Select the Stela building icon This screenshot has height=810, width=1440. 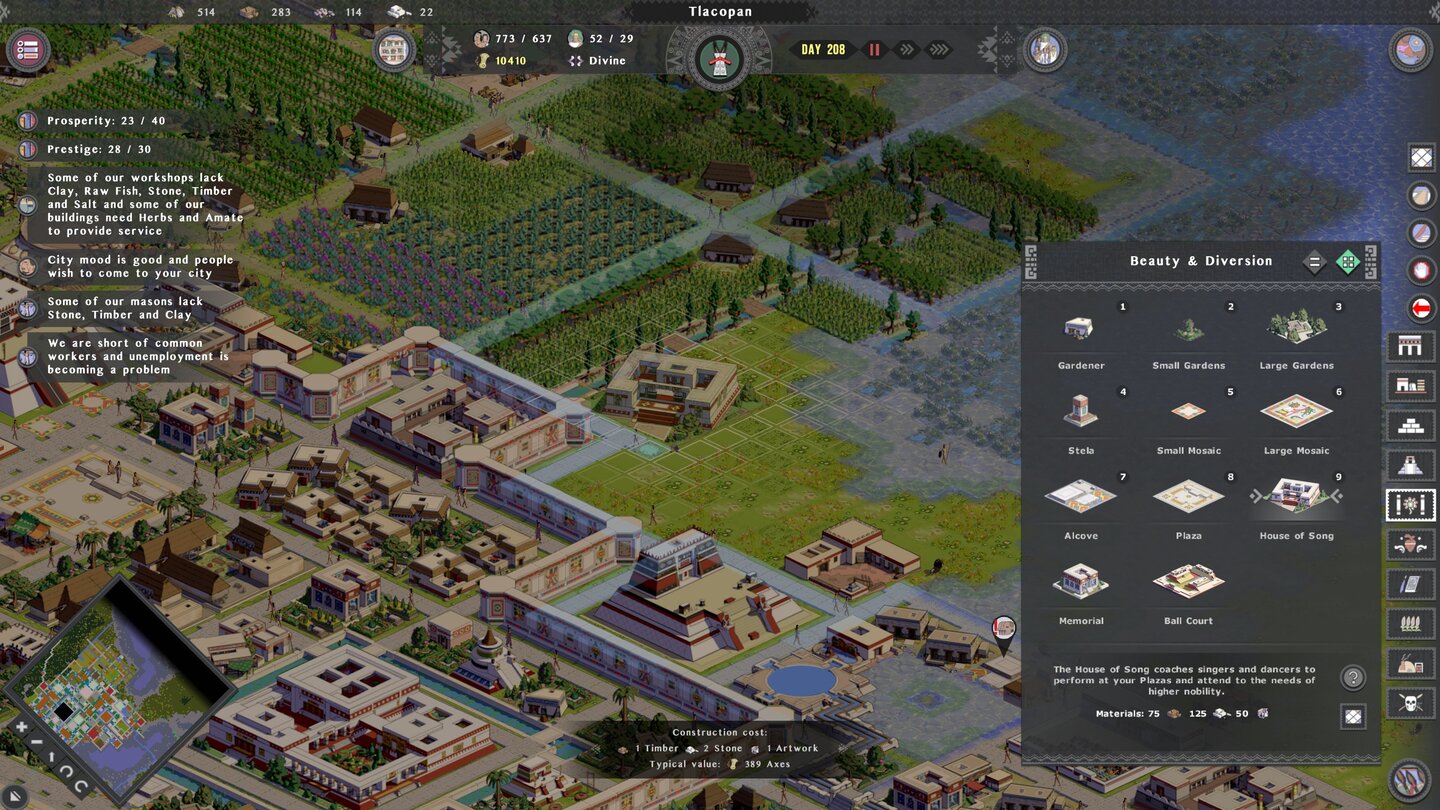tap(1080, 410)
